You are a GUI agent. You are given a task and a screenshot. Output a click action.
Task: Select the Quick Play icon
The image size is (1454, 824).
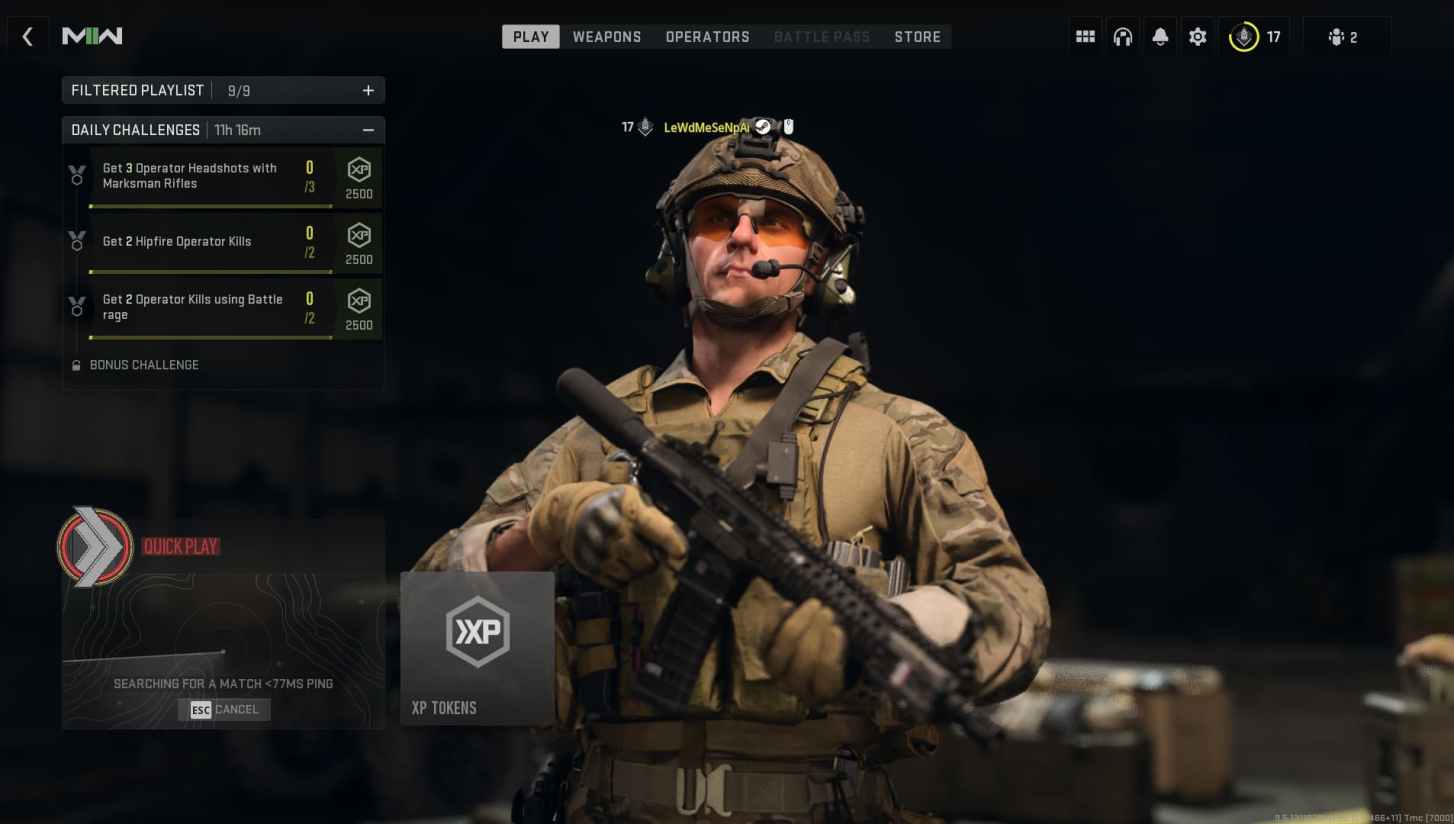coord(94,546)
